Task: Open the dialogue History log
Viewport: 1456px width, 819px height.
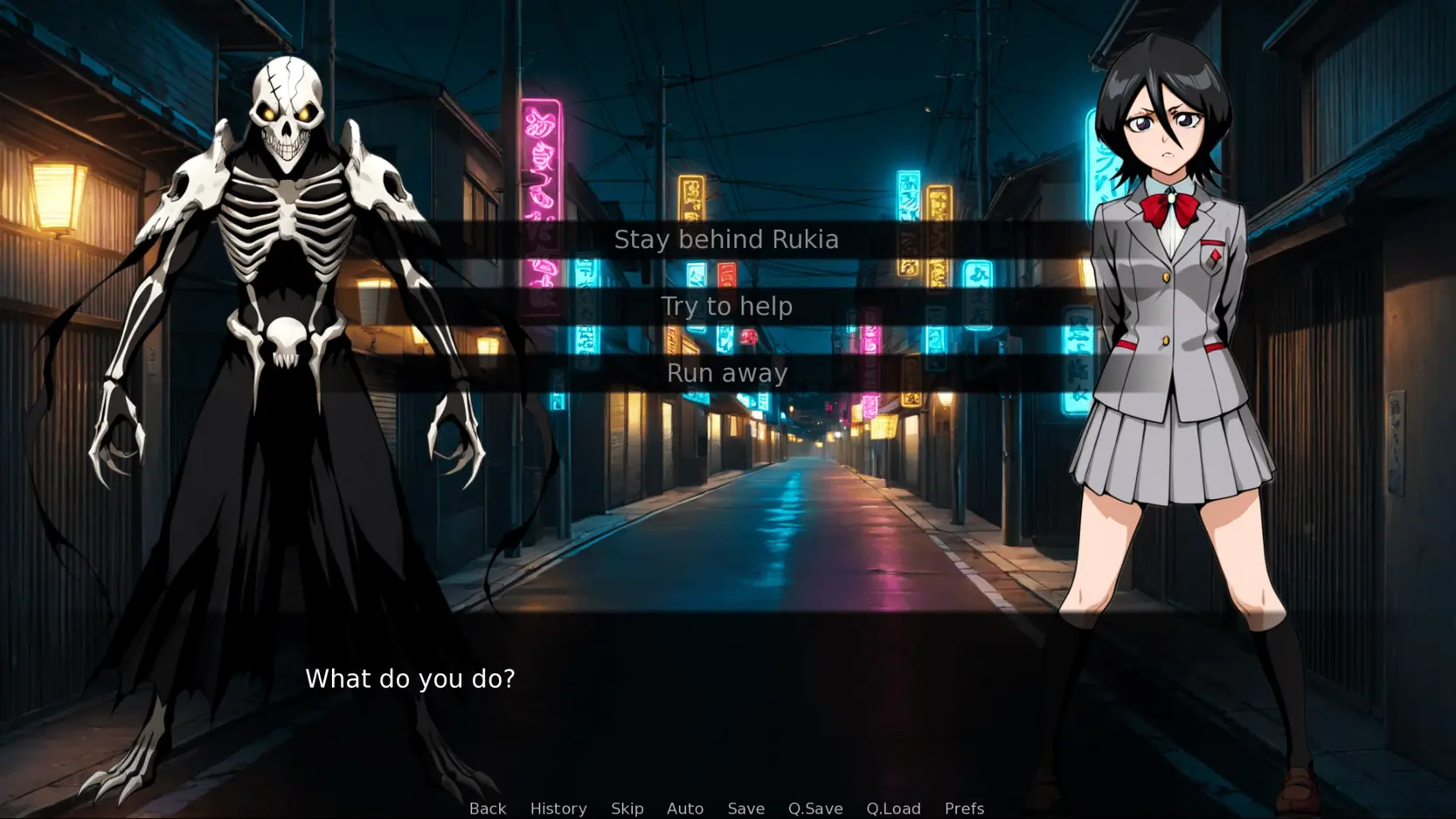Action: (x=558, y=809)
